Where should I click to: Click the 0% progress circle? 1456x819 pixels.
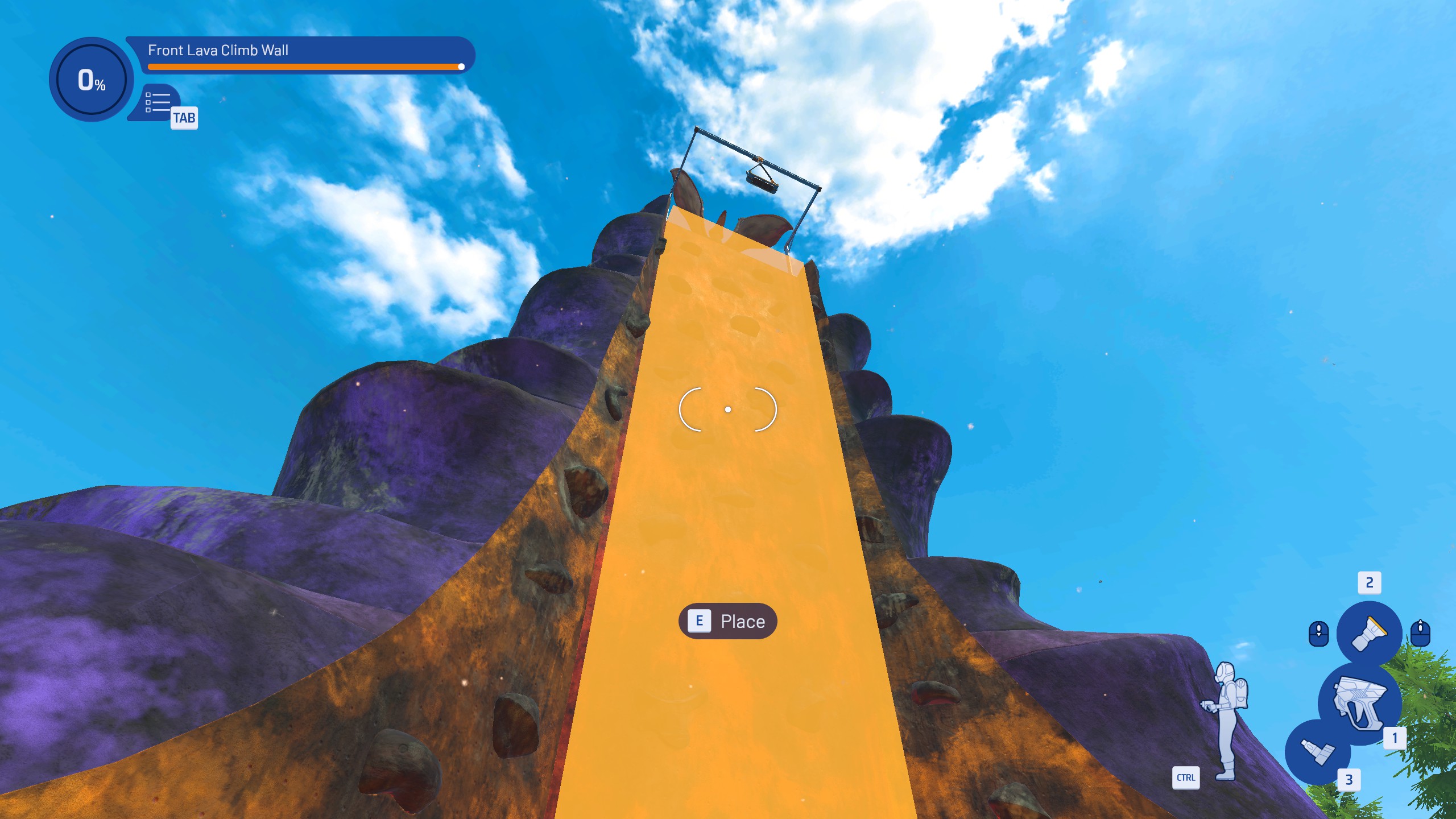click(x=91, y=80)
